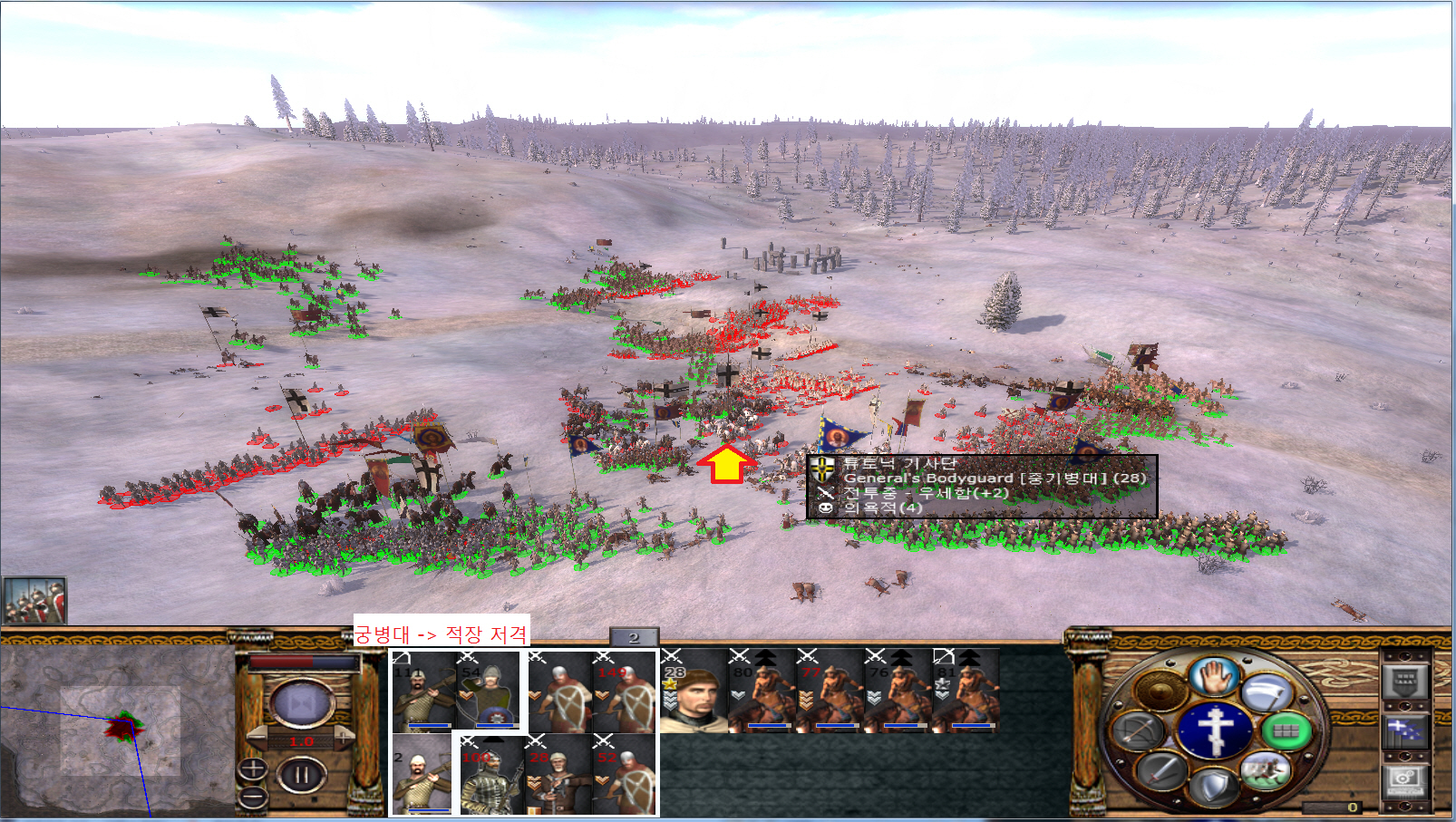Order withdrawal with the white flag icon

[x=1267, y=693]
